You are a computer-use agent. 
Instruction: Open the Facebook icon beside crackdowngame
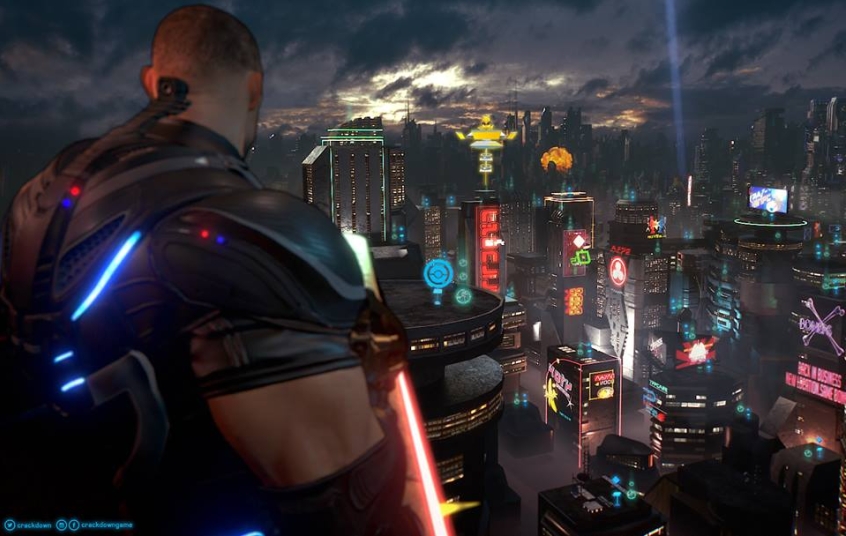coord(74,525)
